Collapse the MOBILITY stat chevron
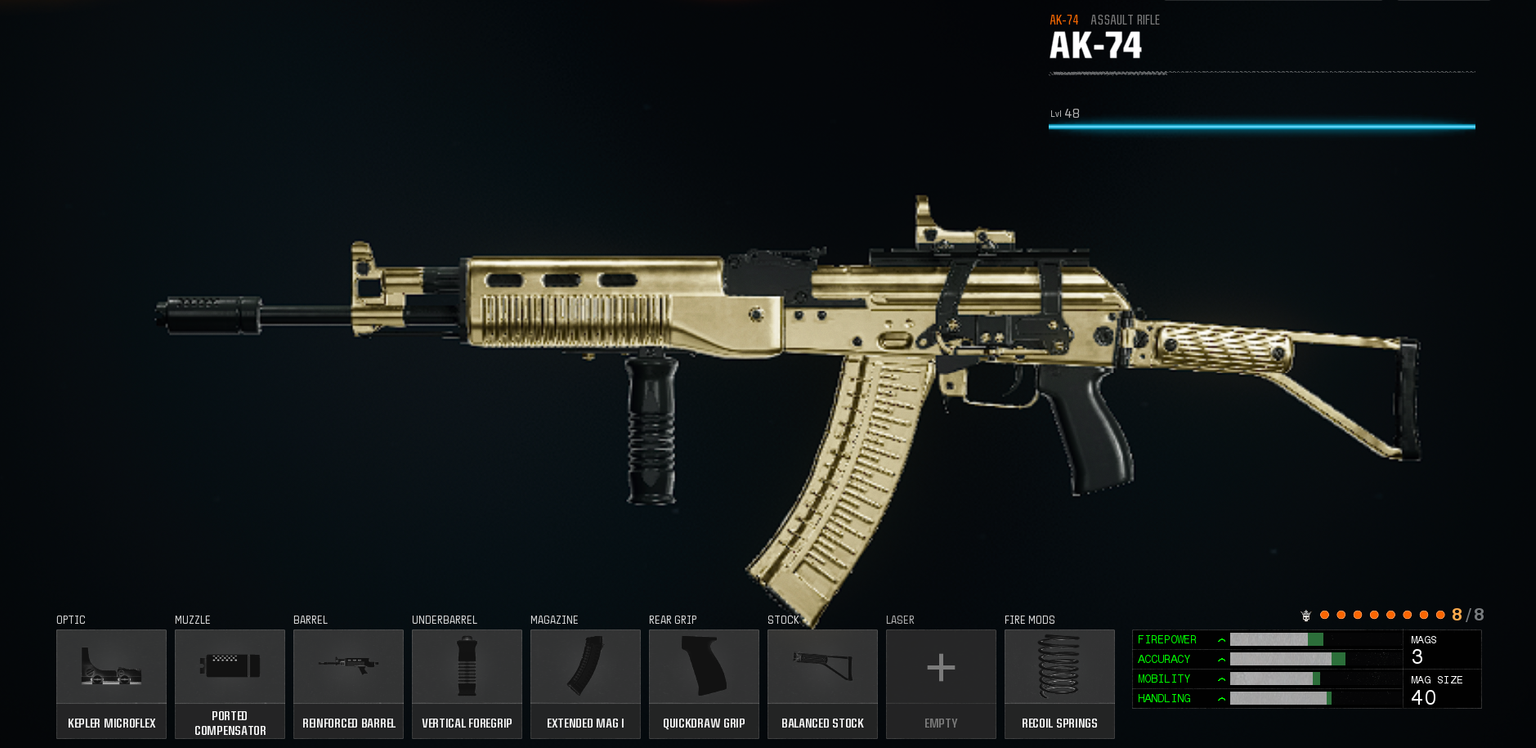The height and width of the screenshot is (748, 1536). click(x=1221, y=678)
